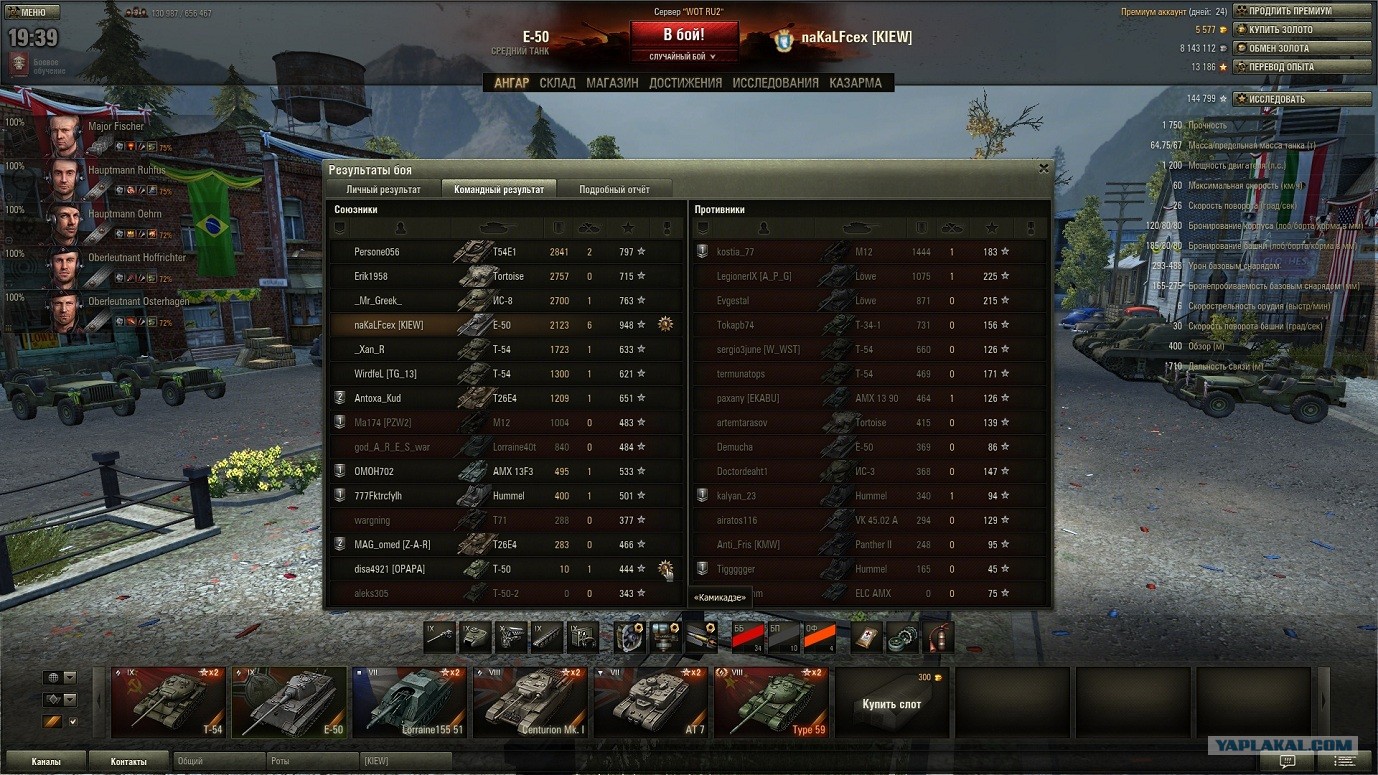Click Продлить премиум button

(x=1302, y=11)
